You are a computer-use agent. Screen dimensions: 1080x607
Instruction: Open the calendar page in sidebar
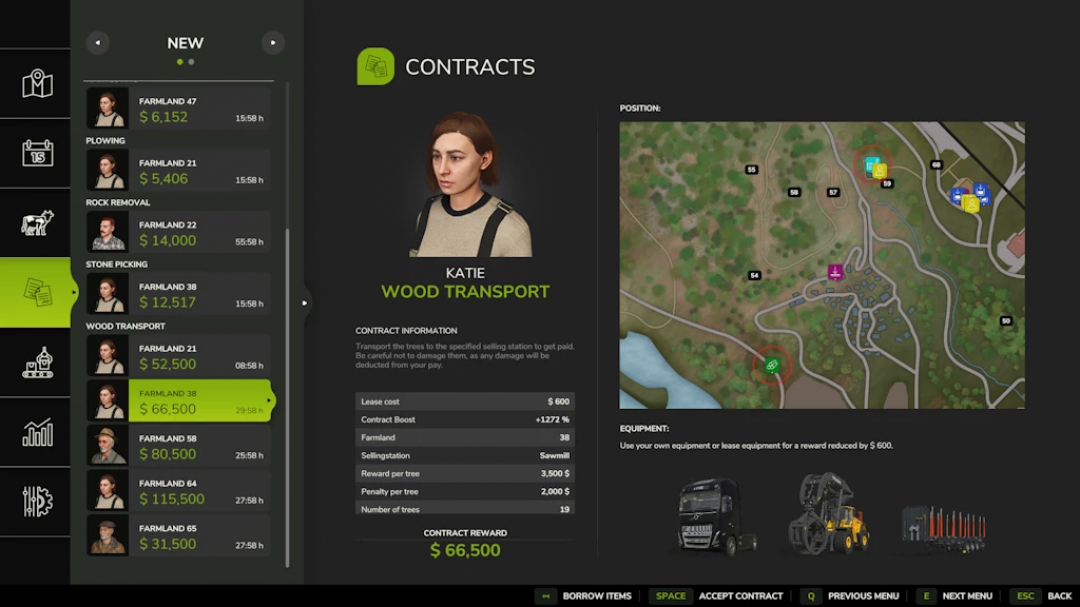click(37, 153)
